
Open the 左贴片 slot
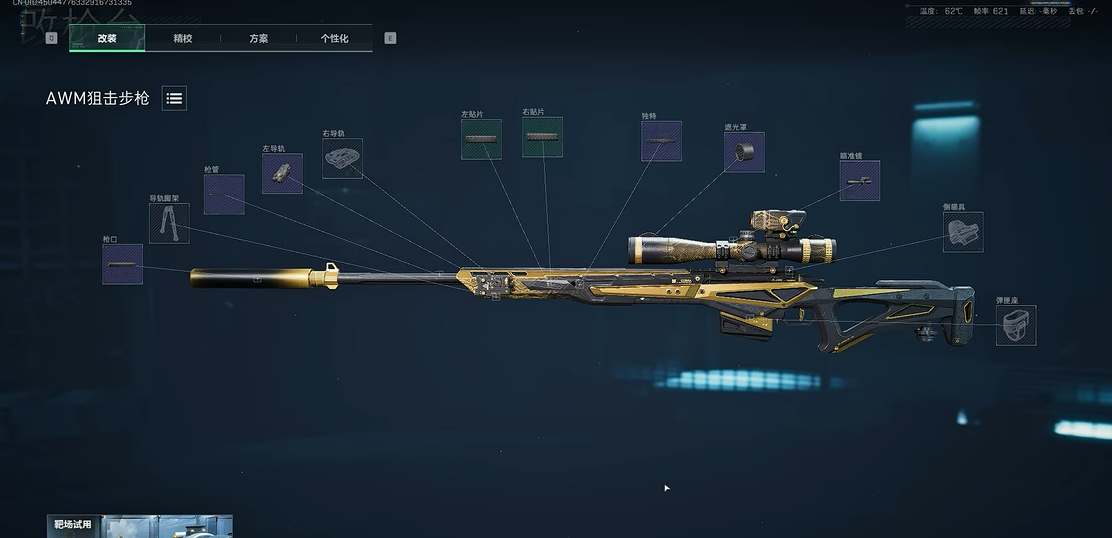[481, 138]
